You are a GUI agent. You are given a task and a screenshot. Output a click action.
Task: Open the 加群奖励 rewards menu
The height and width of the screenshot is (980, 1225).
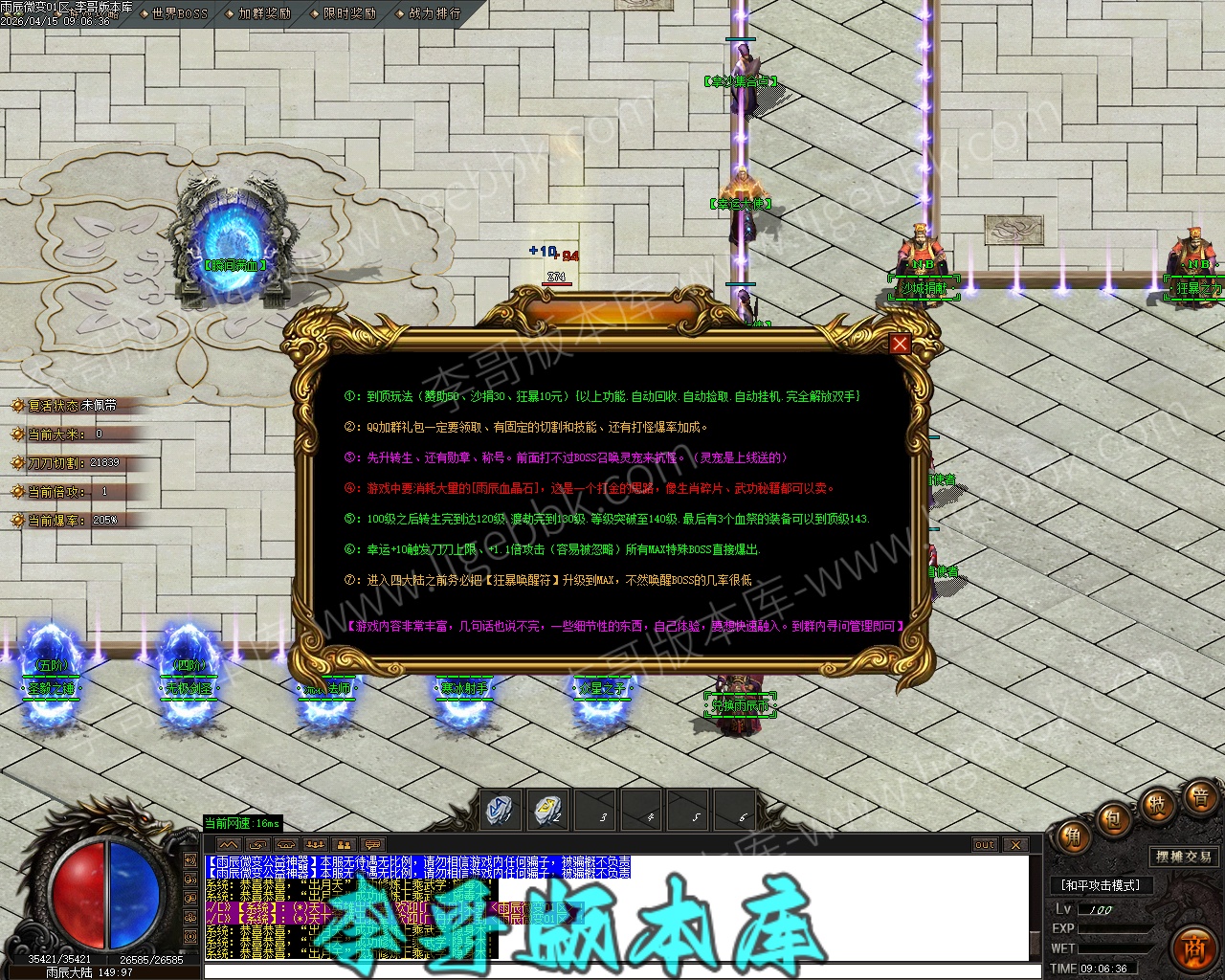tap(264, 13)
